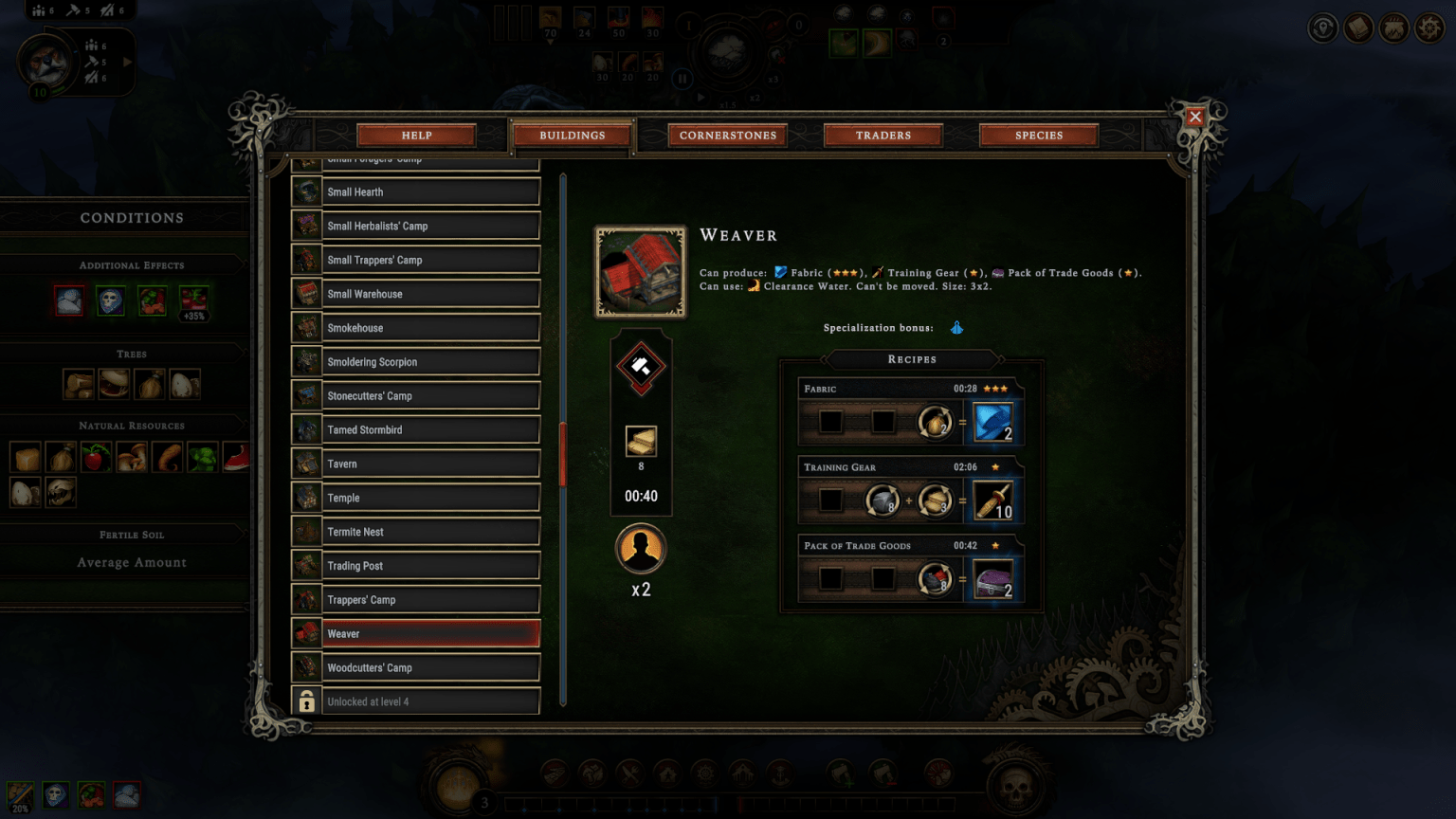Open the Smokehouse building entry
Screen dimensions: 1456x819
pos(430,328)
